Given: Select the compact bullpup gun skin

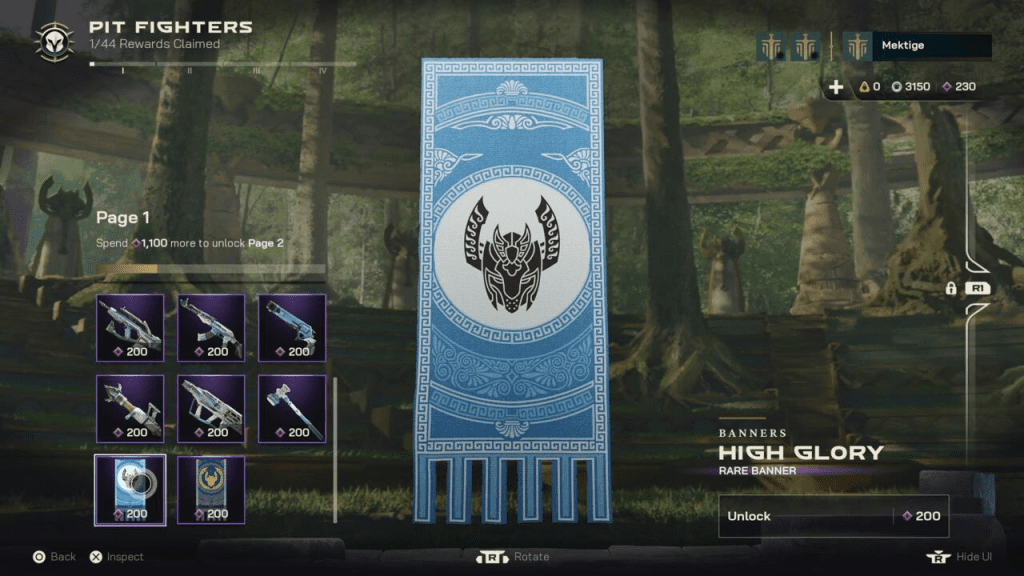Looking at the screenshot, I should [130, 327].
